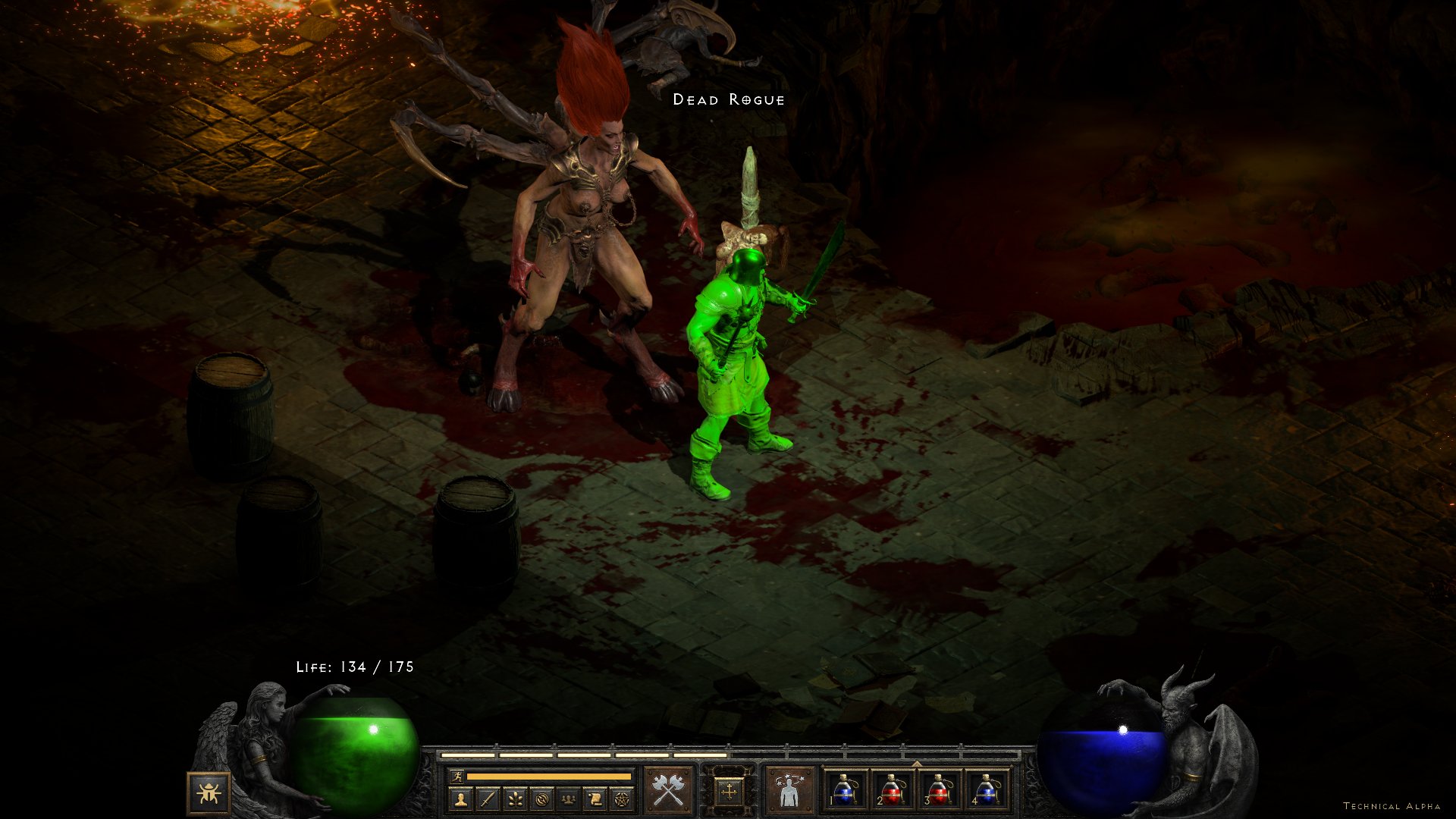Open the bug report beetle button

coord(209,793)
